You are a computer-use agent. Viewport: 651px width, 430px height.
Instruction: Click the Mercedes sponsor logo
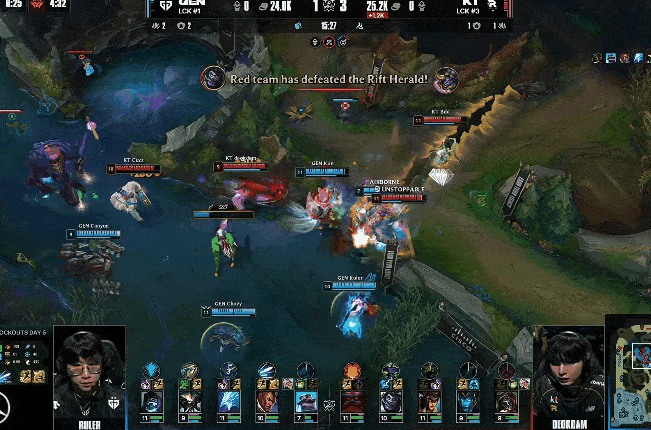coord(10,410)
